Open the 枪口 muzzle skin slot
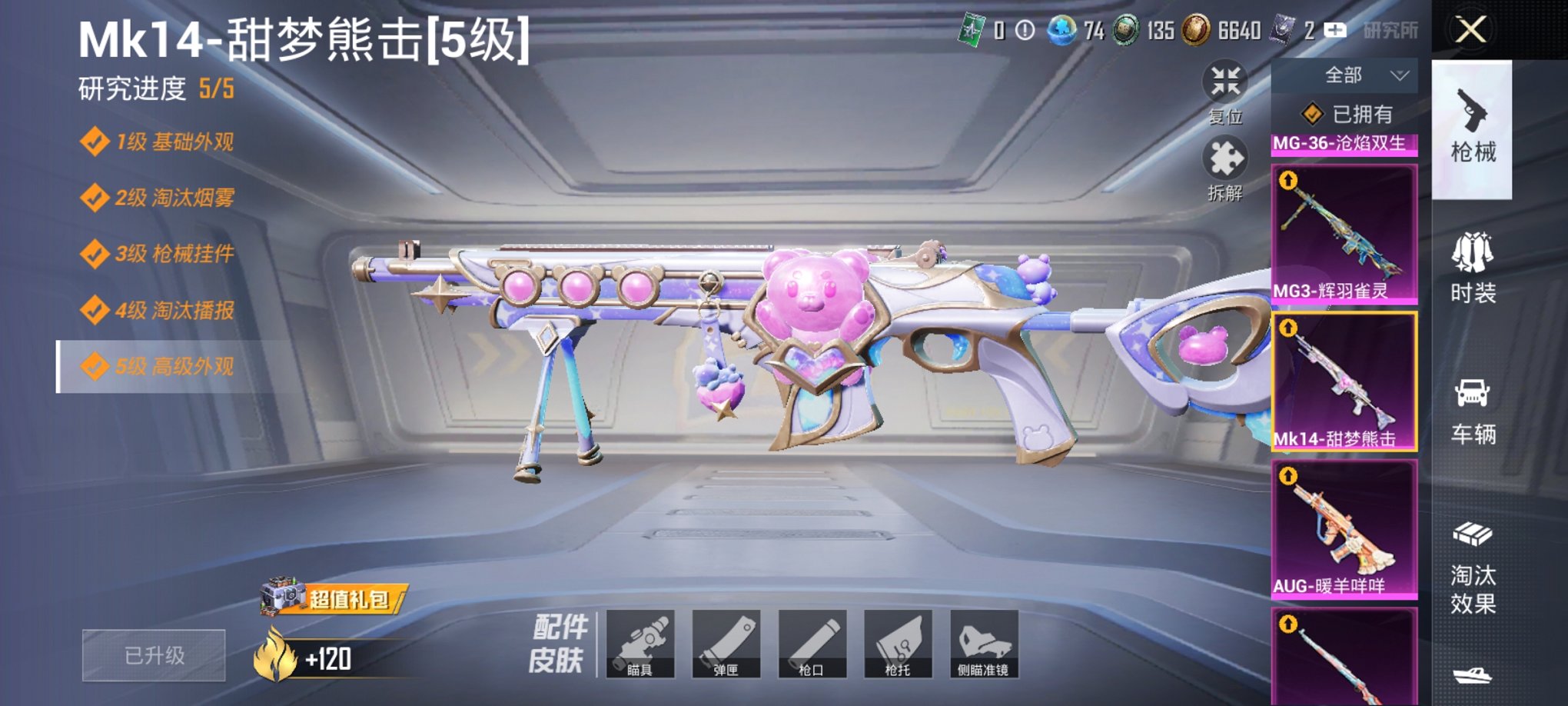Viewport: 1568px width, 706px height. click(x=813, y=646)
